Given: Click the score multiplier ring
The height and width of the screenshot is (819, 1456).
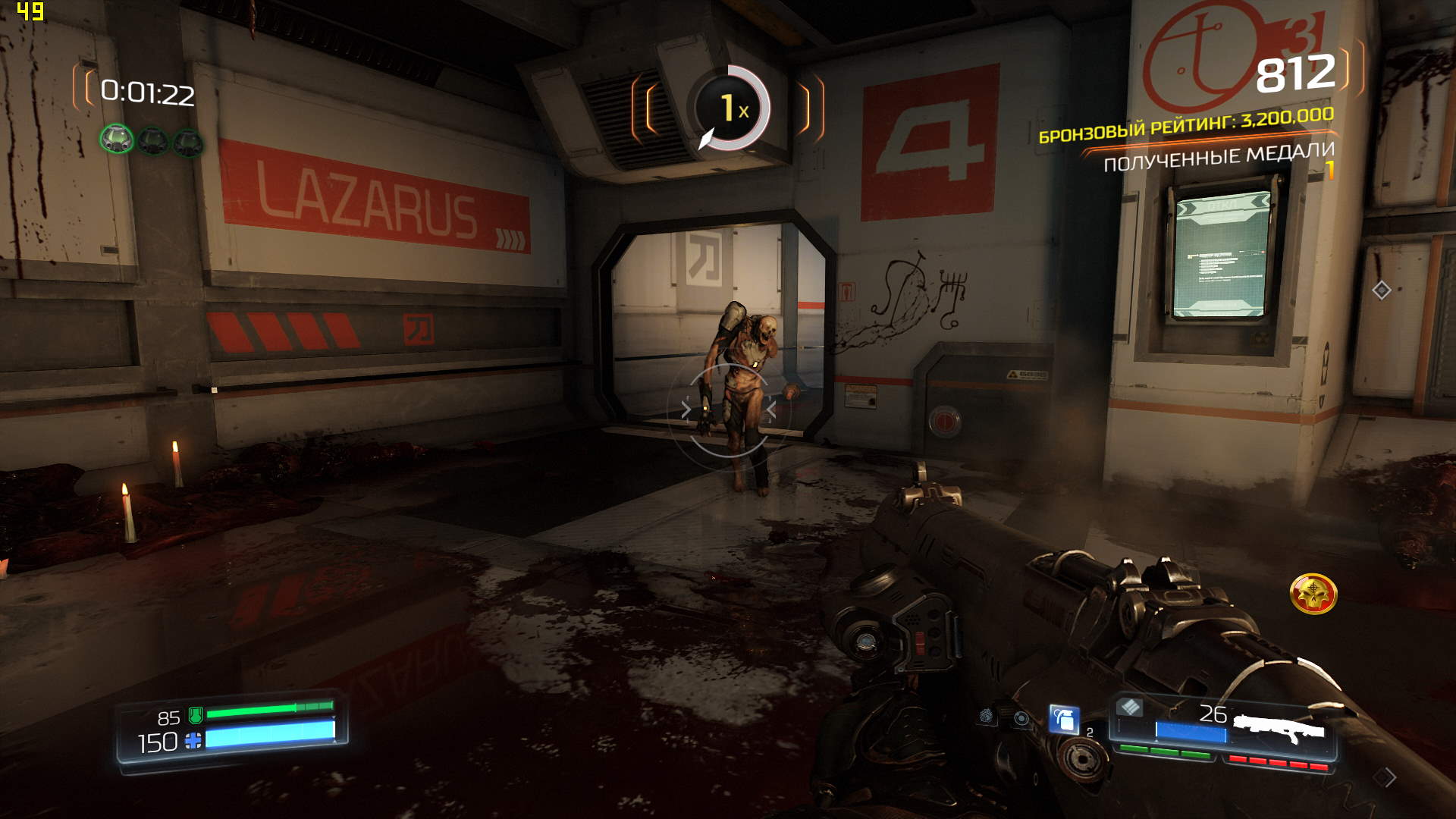Looking at the screenshot, I should pyautogui.click(x=730, y=108).
